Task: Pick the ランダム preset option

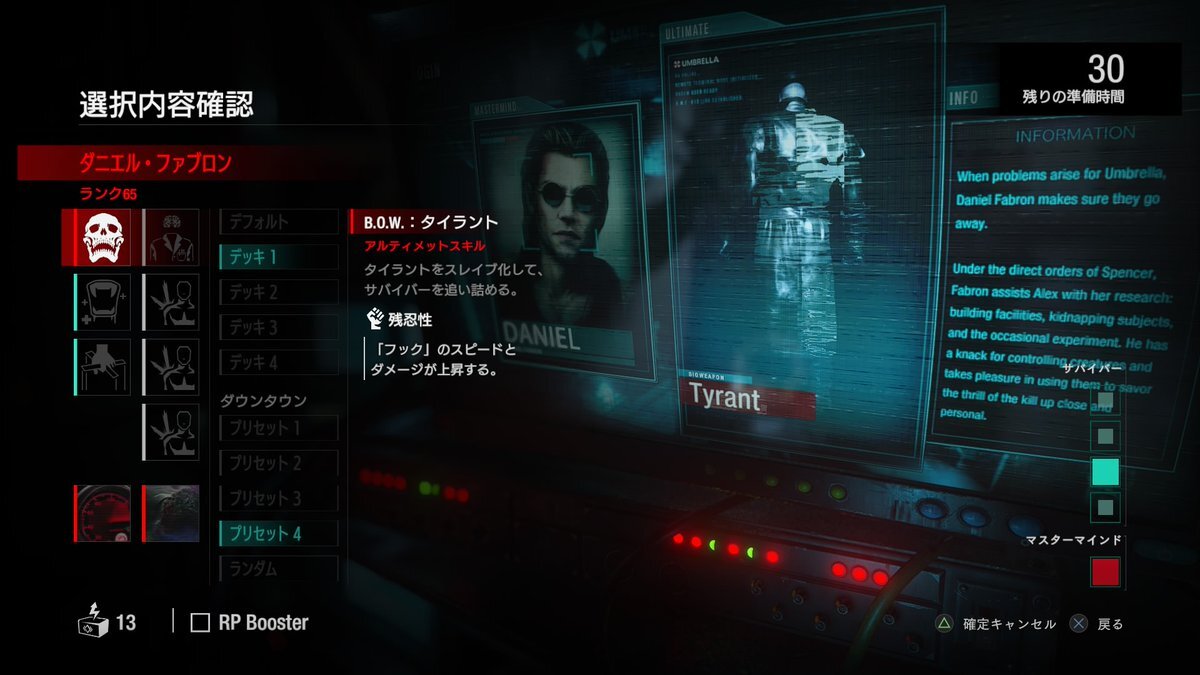Action: tap(279, 569)
